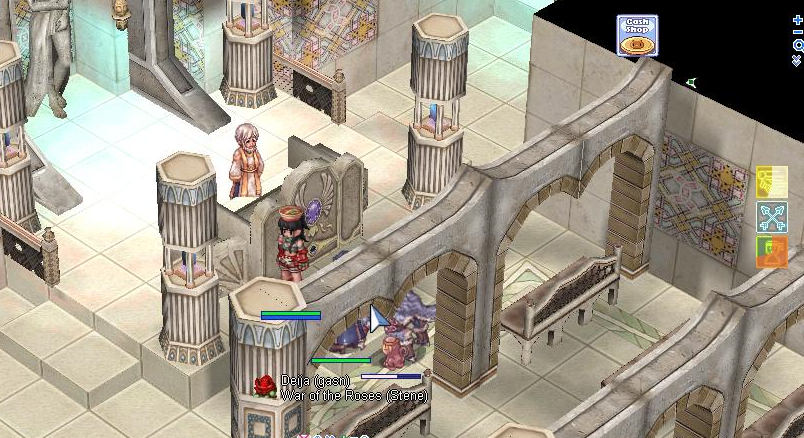804x438 pixels.
Task: Click the double down-arrow icon
Action: 797,62
